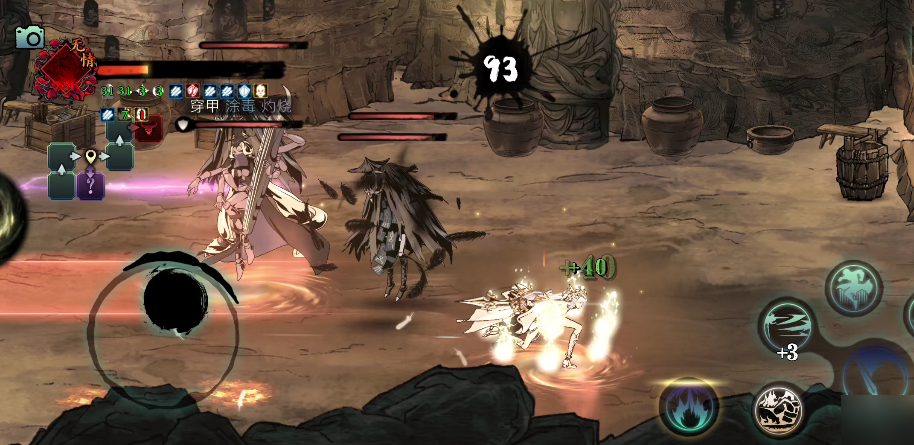The image size is (914, 445).
Task: Tap the camera screenshot icon
Action: 30,38
